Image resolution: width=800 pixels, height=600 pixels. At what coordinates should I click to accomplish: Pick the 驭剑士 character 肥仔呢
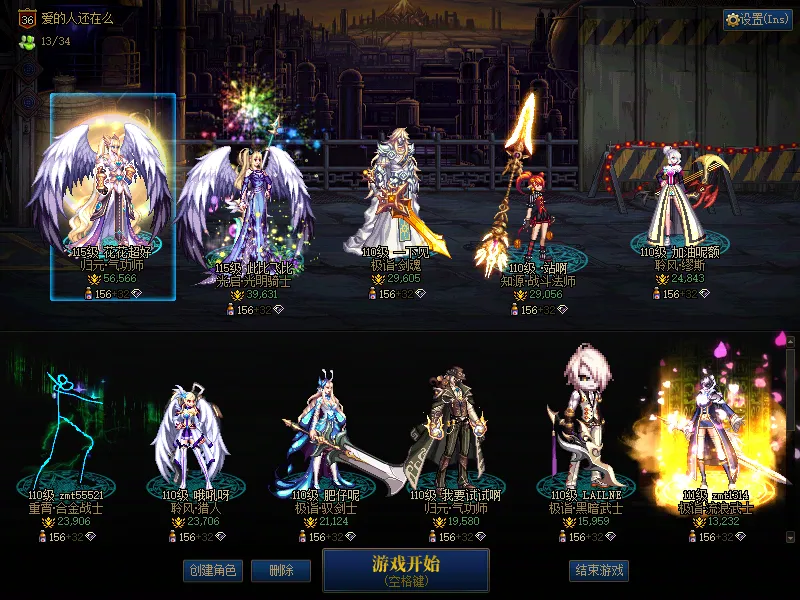[x=325, y=440]
